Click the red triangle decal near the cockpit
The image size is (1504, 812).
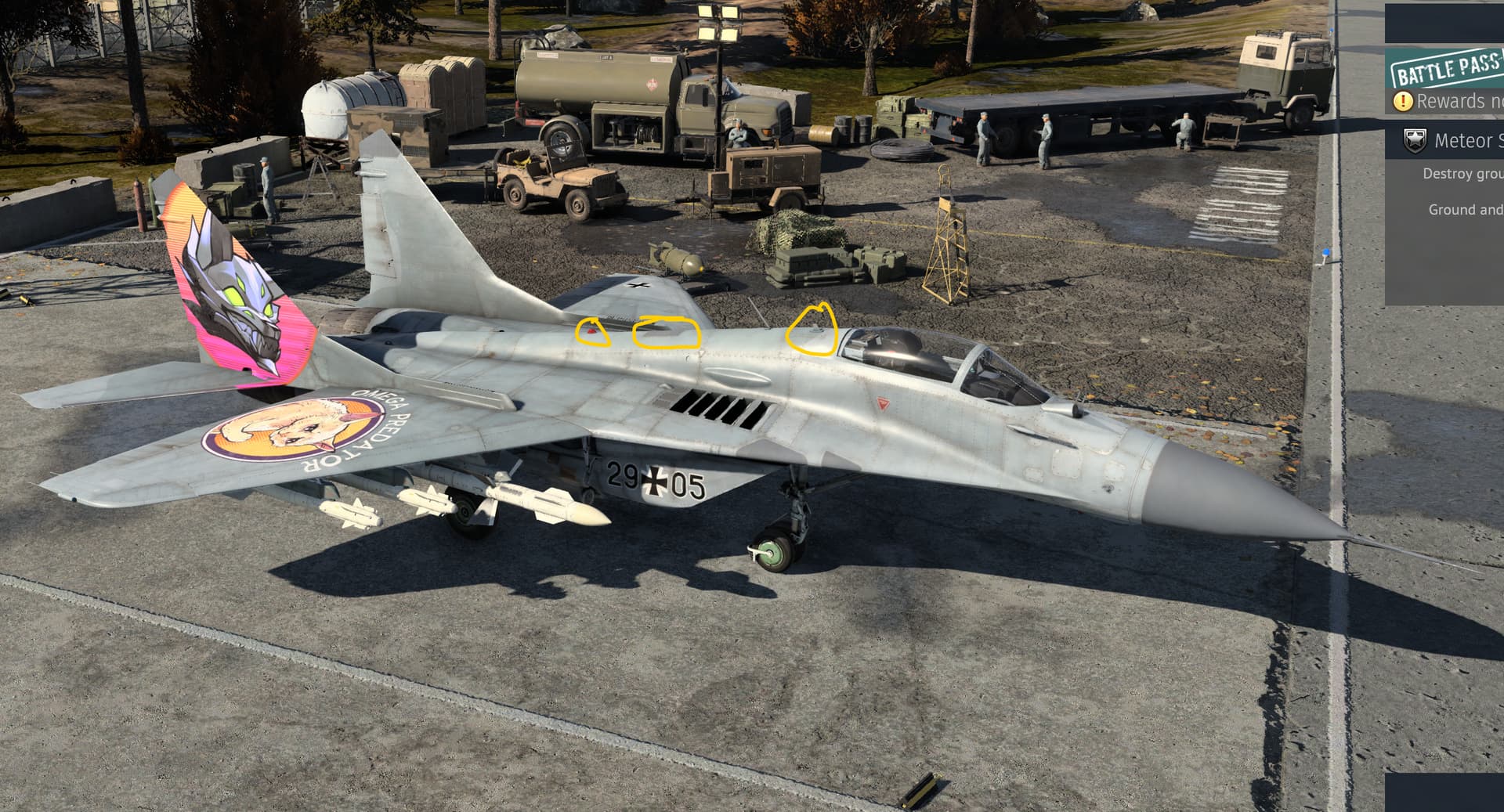pos(884,401)
